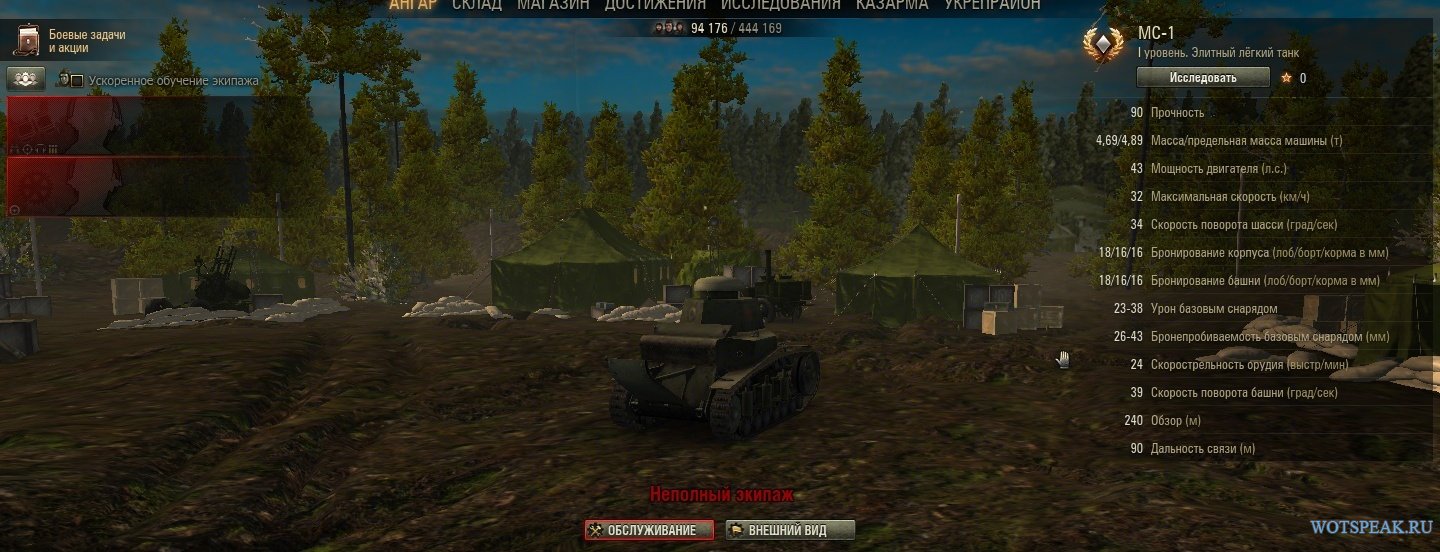Screen dimensions: 1440x552
Task: Click the crew group button
Action: 26,79
